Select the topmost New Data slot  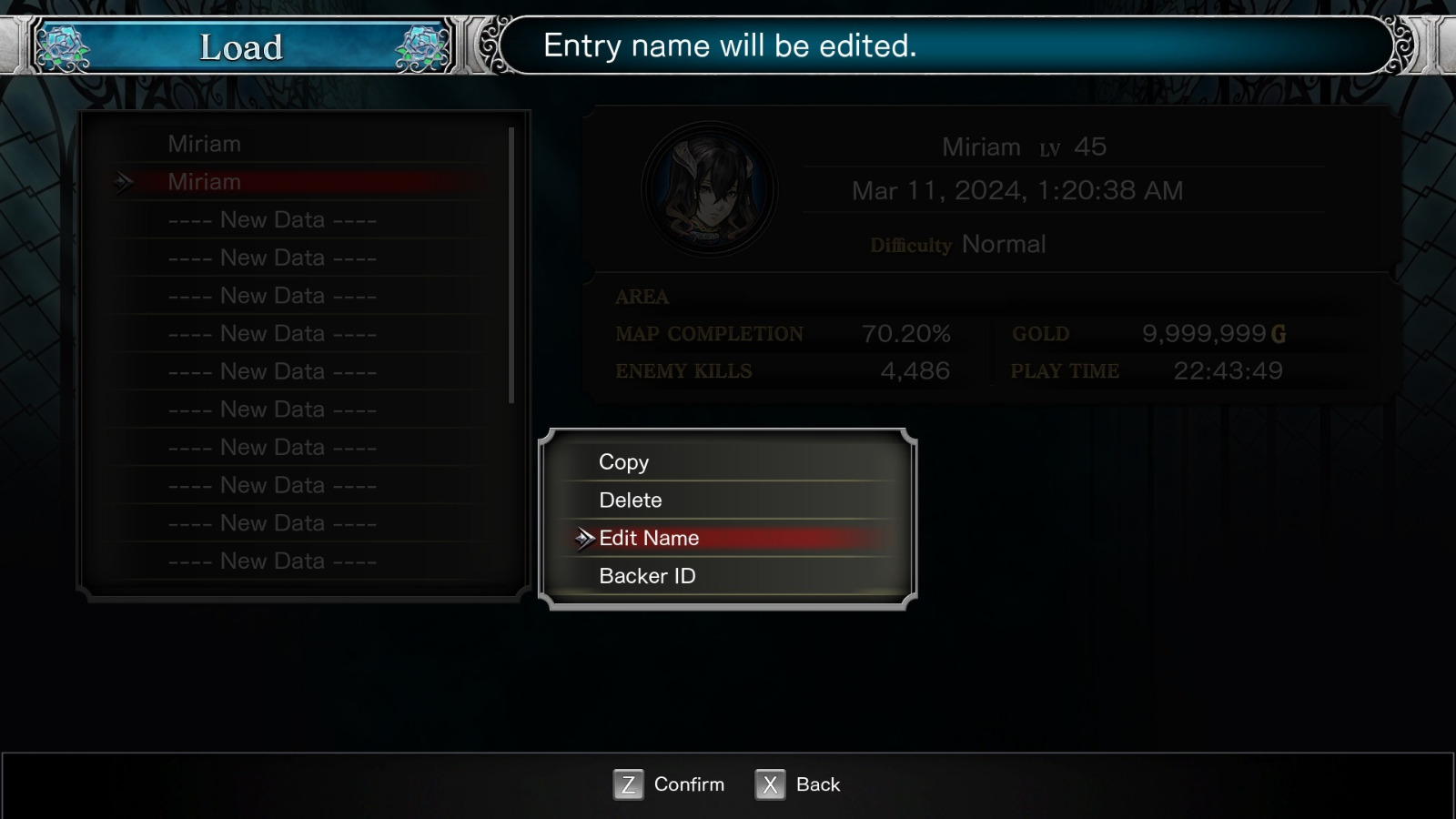[271, 219]
